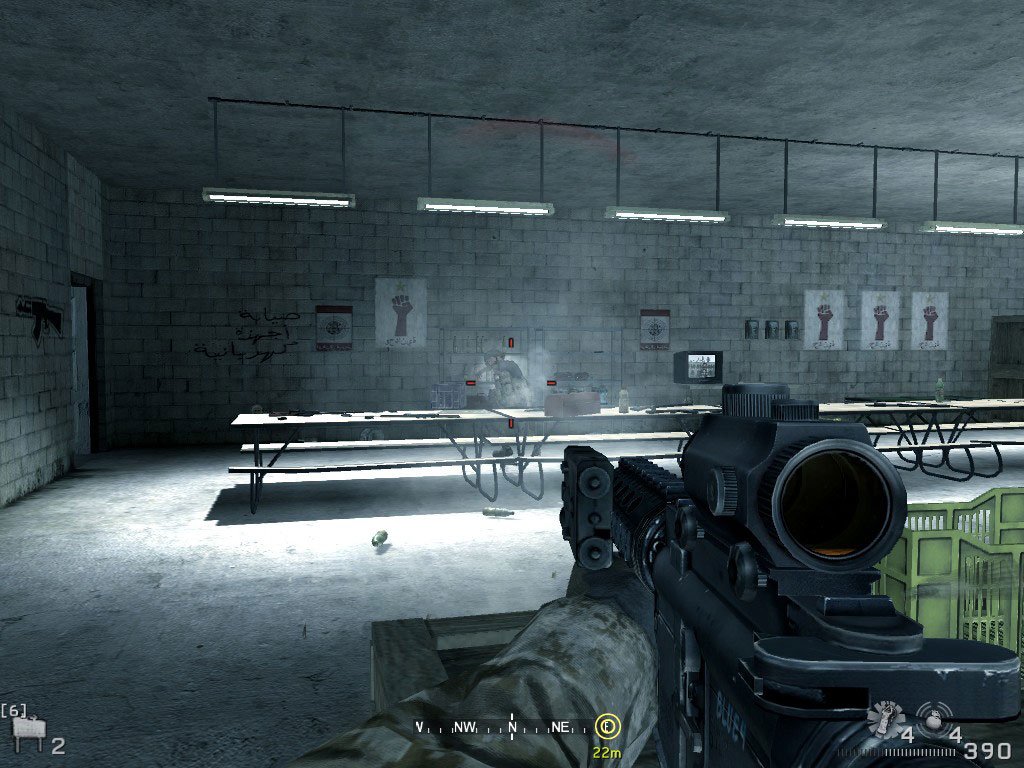
Task: Click the yellow objective marker on the compass
Action: pos(605,725)
